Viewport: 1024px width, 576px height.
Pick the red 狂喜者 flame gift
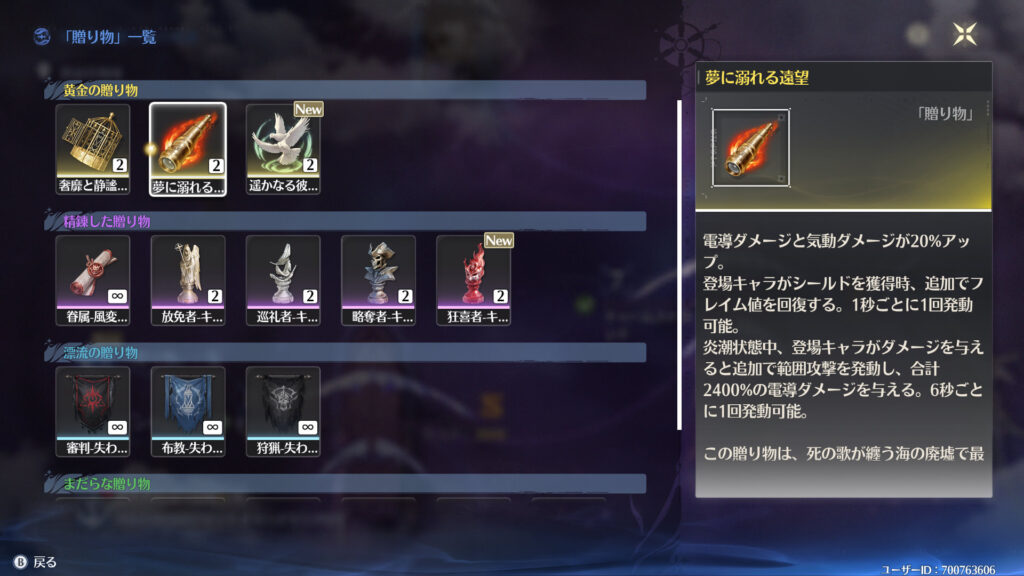coord(473,279)
